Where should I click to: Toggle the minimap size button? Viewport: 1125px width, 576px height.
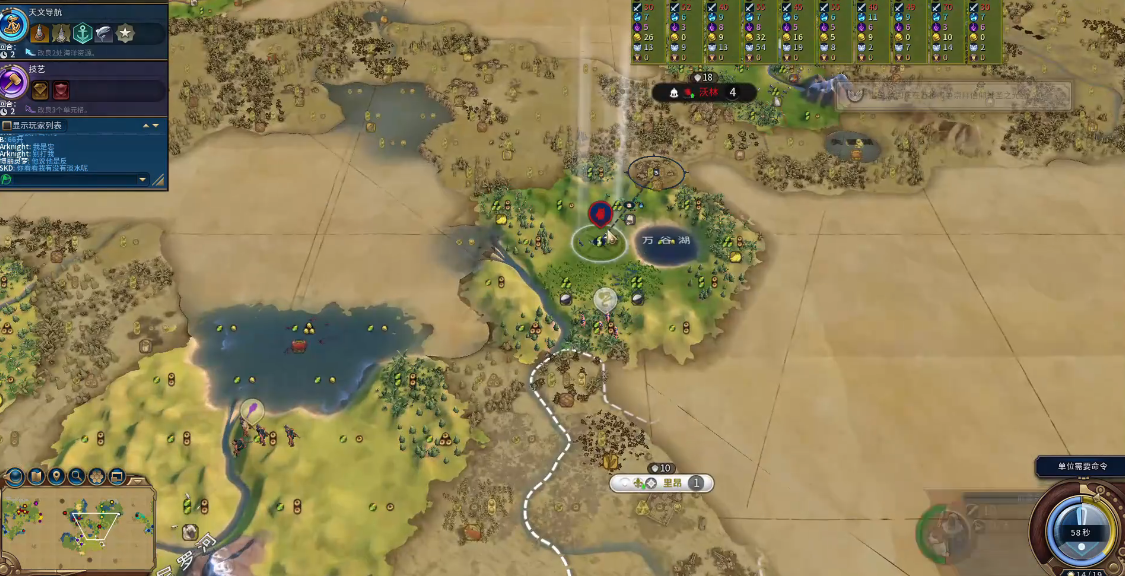click(117, 477)
